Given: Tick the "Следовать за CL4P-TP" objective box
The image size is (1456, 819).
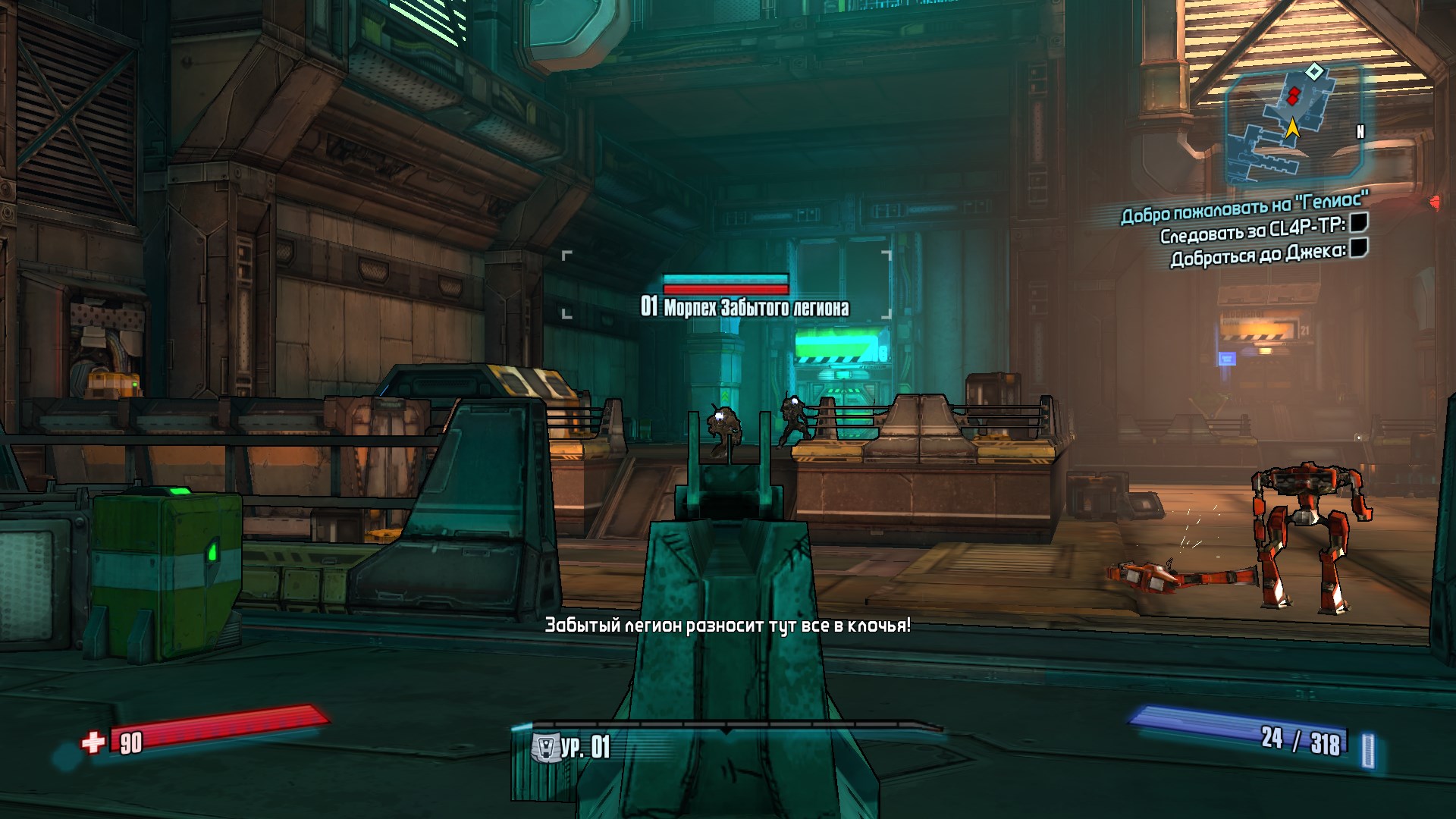Looking at the screenshot, I should pyautogui.click(x=1359, y=222).
